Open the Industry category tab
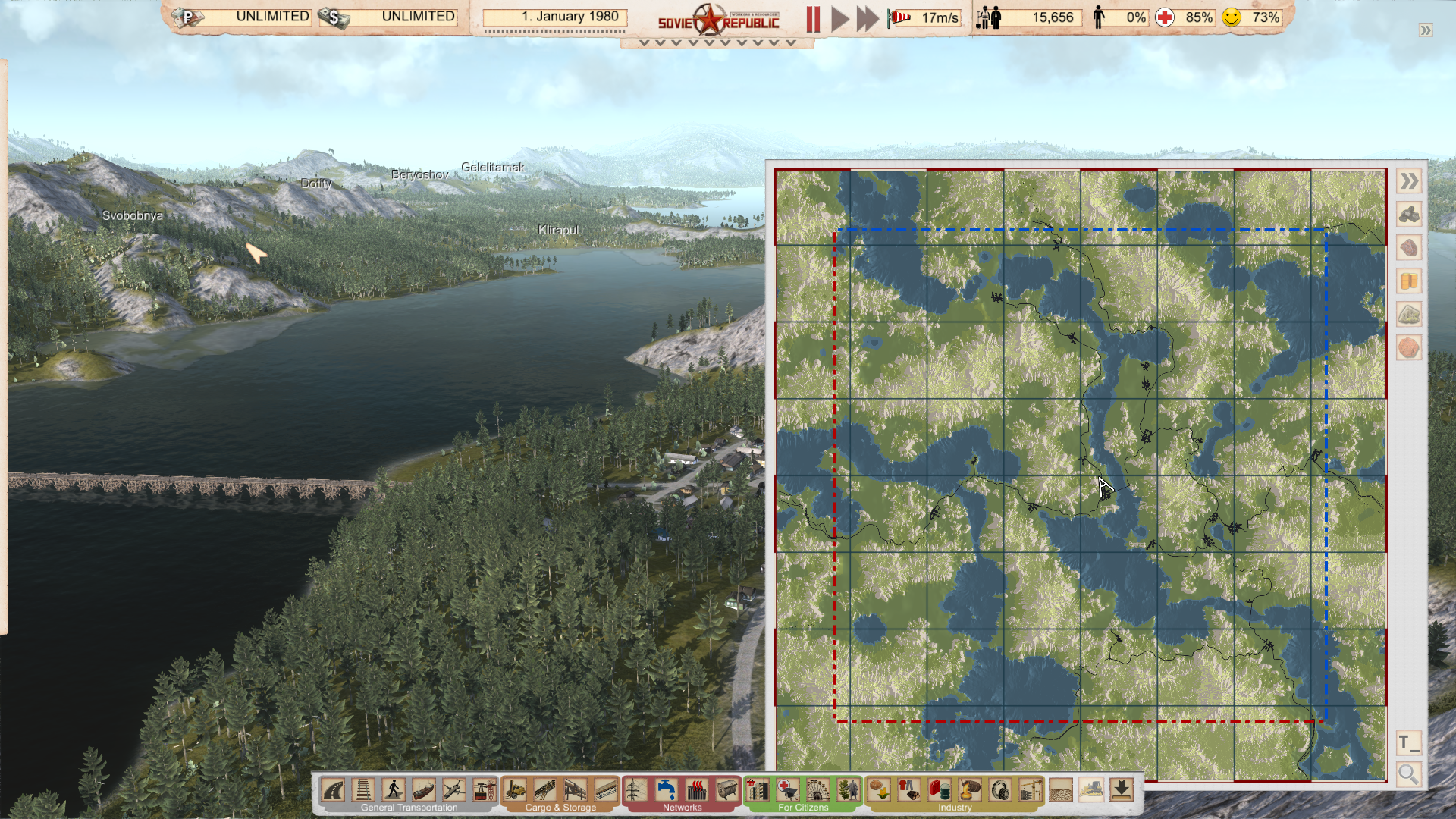1456x819 pixels. coord(954,808)
